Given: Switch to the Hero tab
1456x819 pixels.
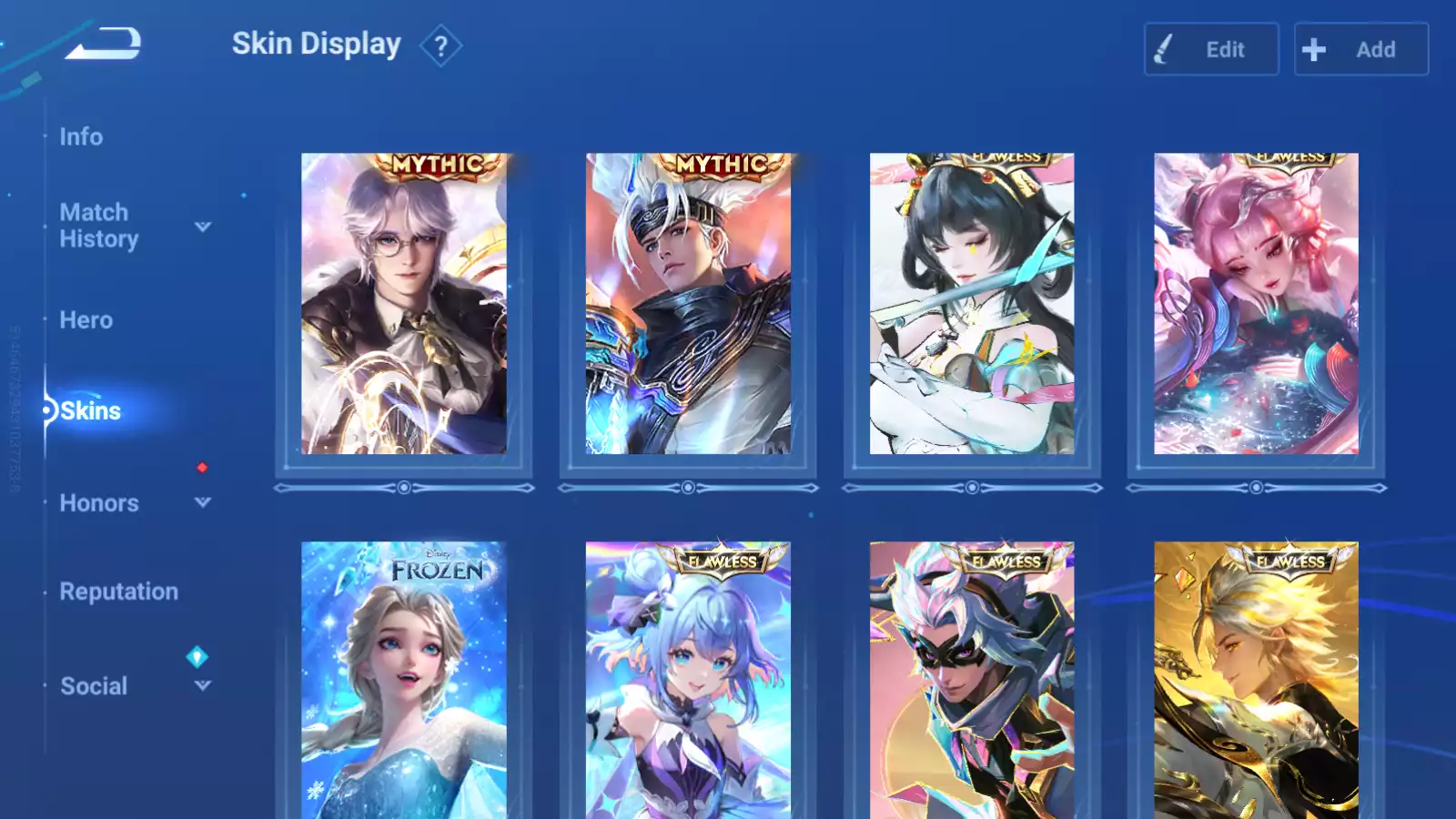Looking at the screenshot, I should click(86, 320).
